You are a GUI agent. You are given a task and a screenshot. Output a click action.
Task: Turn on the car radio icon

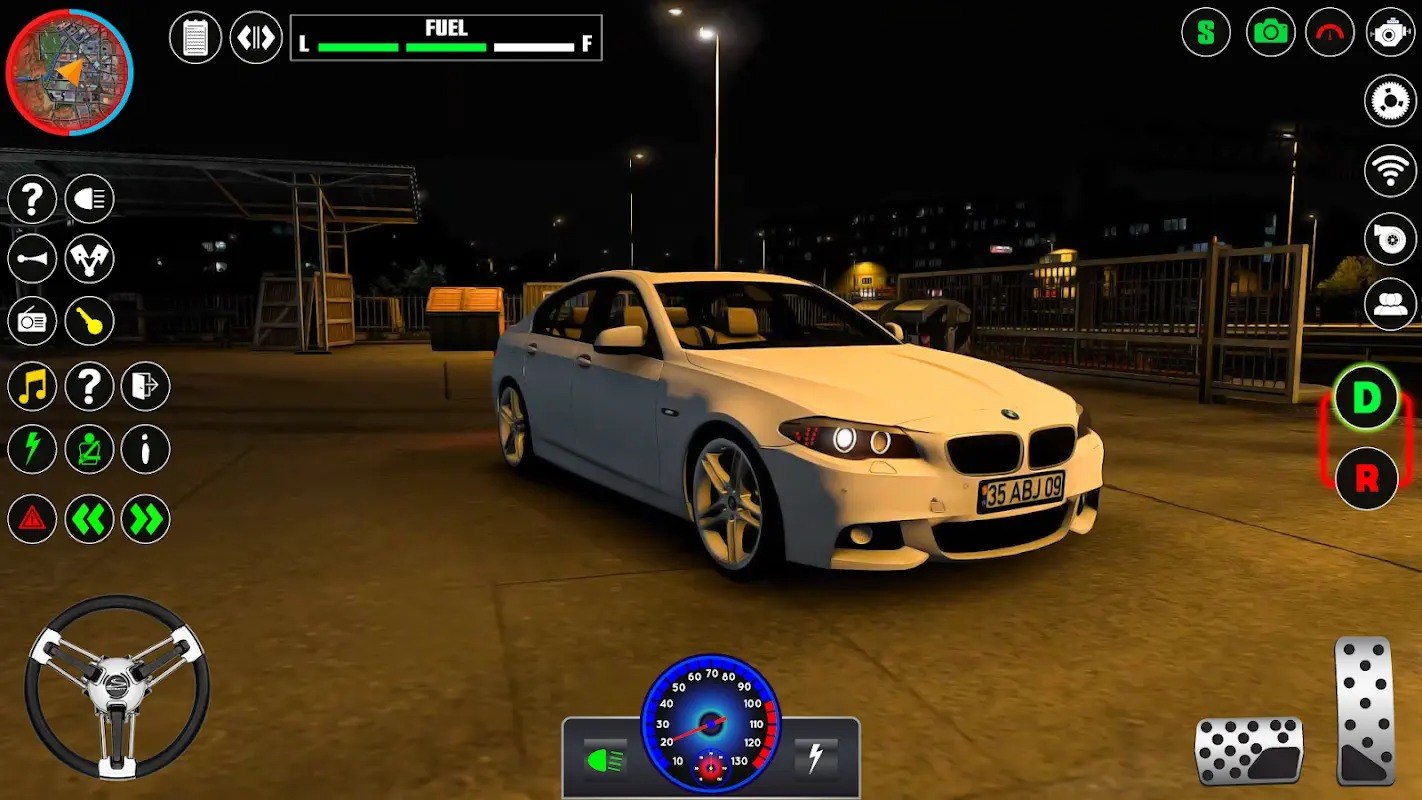click(32, 321)
